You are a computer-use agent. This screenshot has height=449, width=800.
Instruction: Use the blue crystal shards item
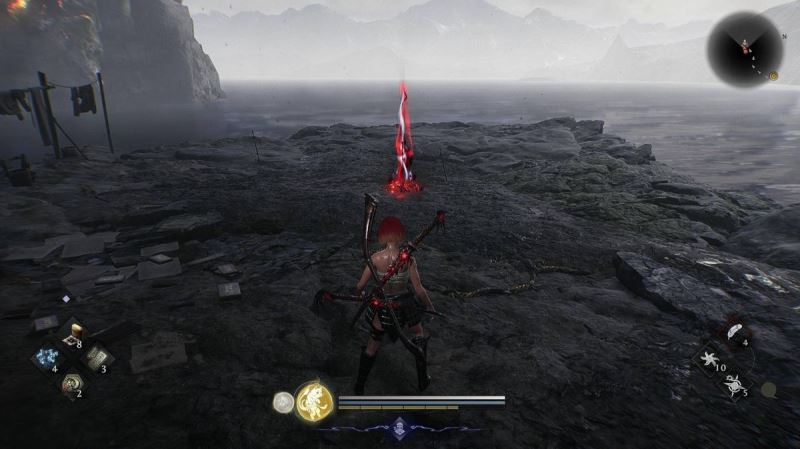coord(47,357)
